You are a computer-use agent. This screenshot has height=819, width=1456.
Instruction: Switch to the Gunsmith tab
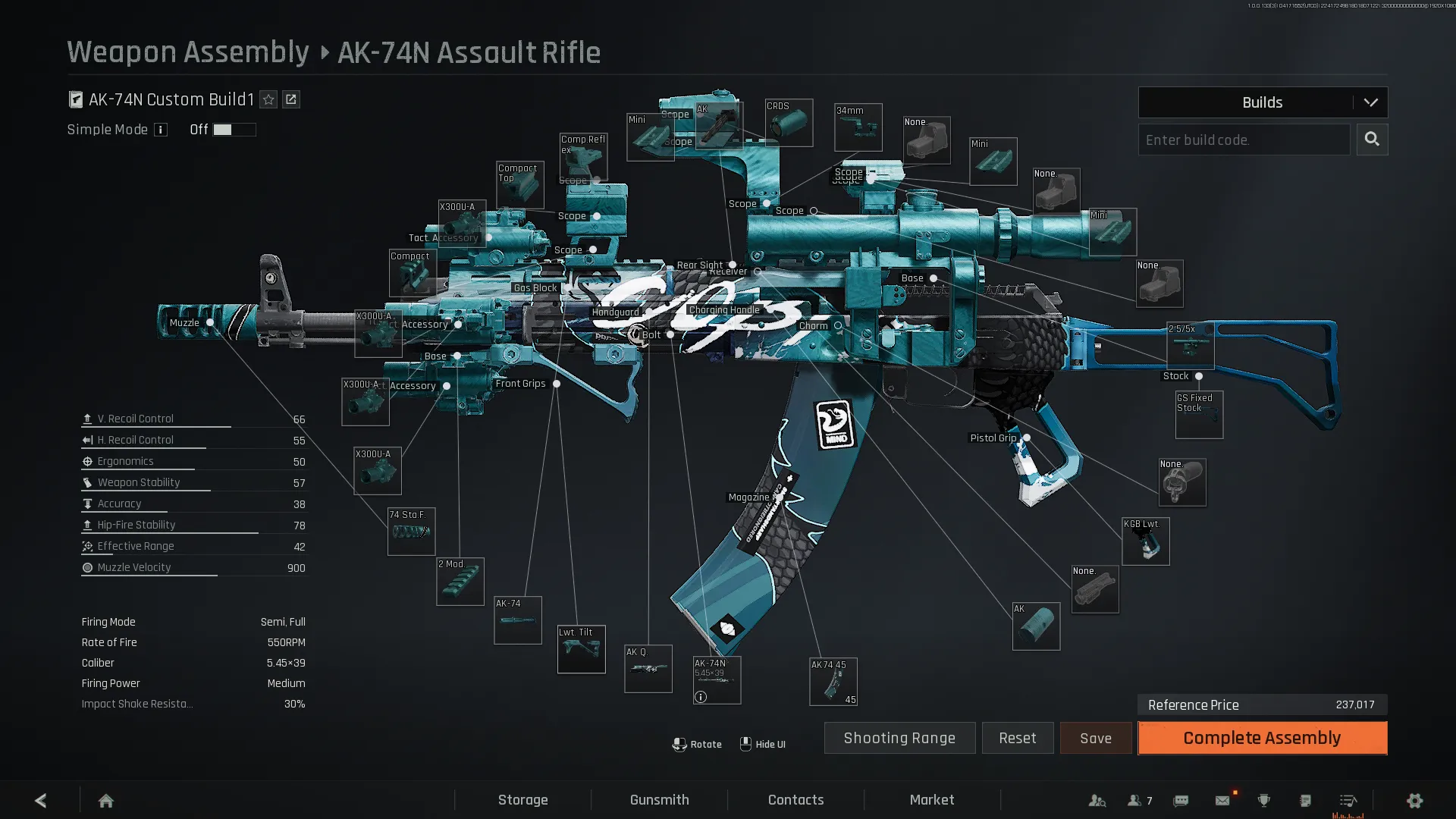coord(659,799)
